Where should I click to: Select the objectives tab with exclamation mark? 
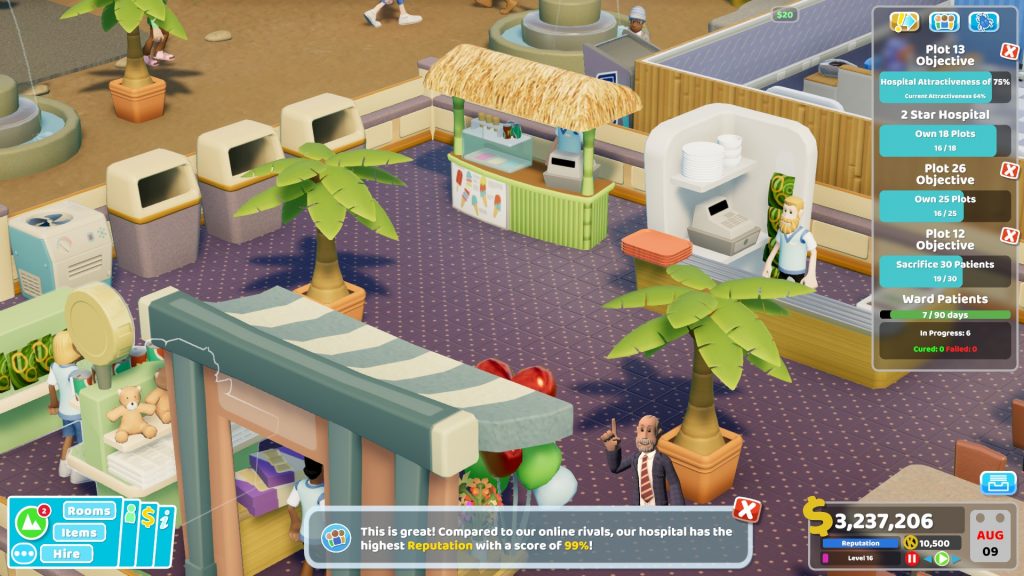click(904, 22)
